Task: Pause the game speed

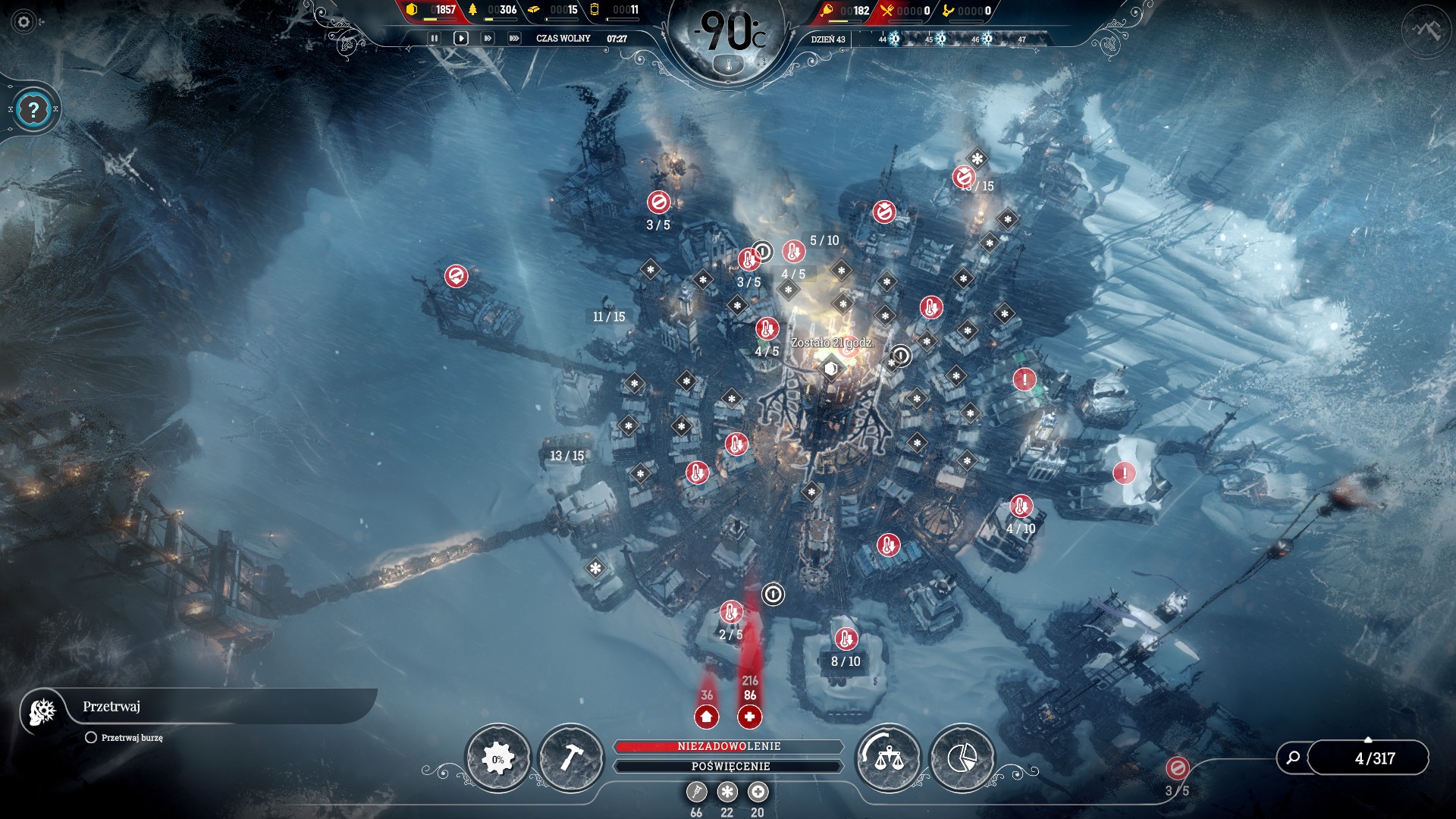Action: pos(434,38)
